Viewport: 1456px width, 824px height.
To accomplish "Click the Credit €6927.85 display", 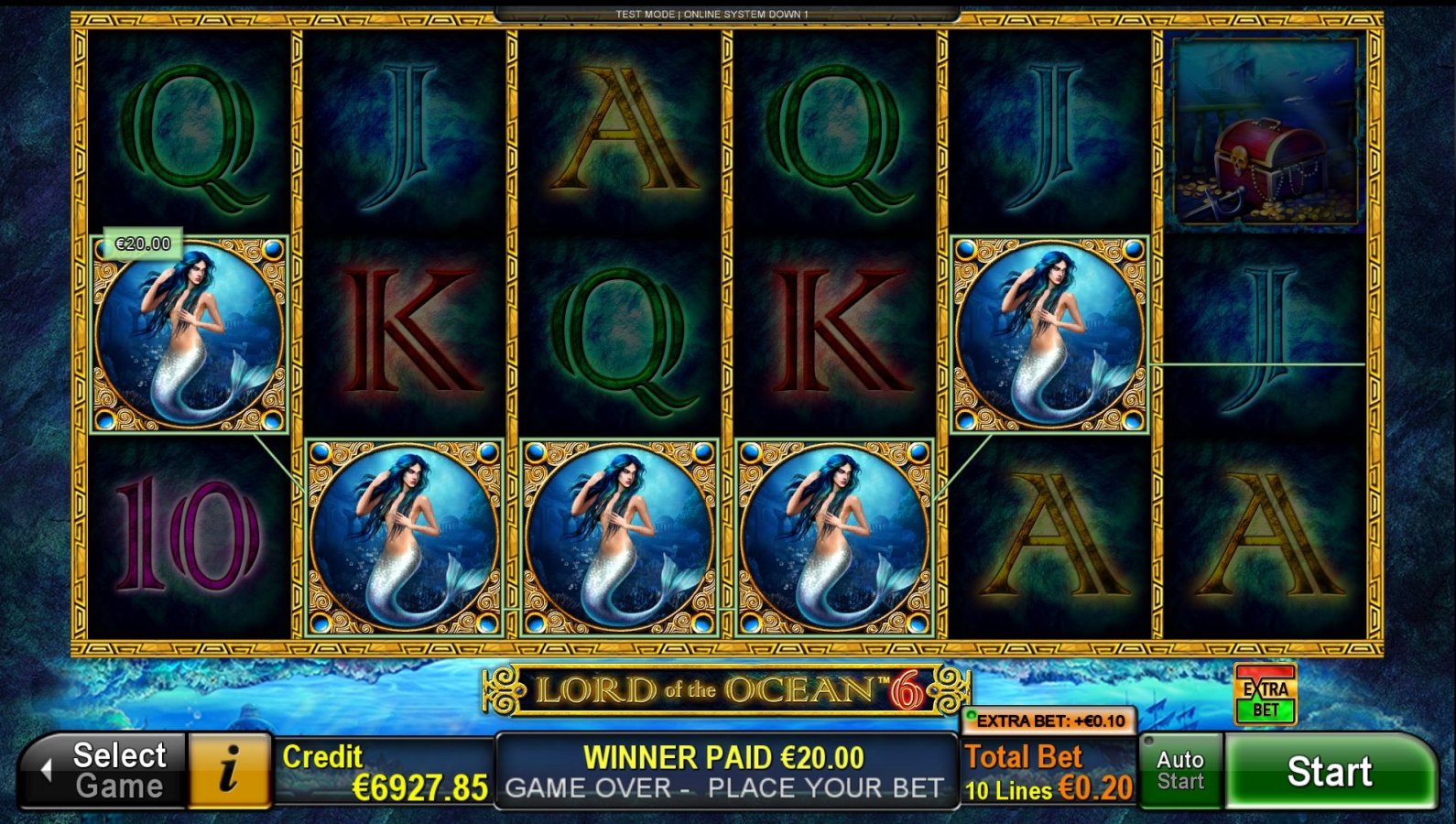I will 380,772.
